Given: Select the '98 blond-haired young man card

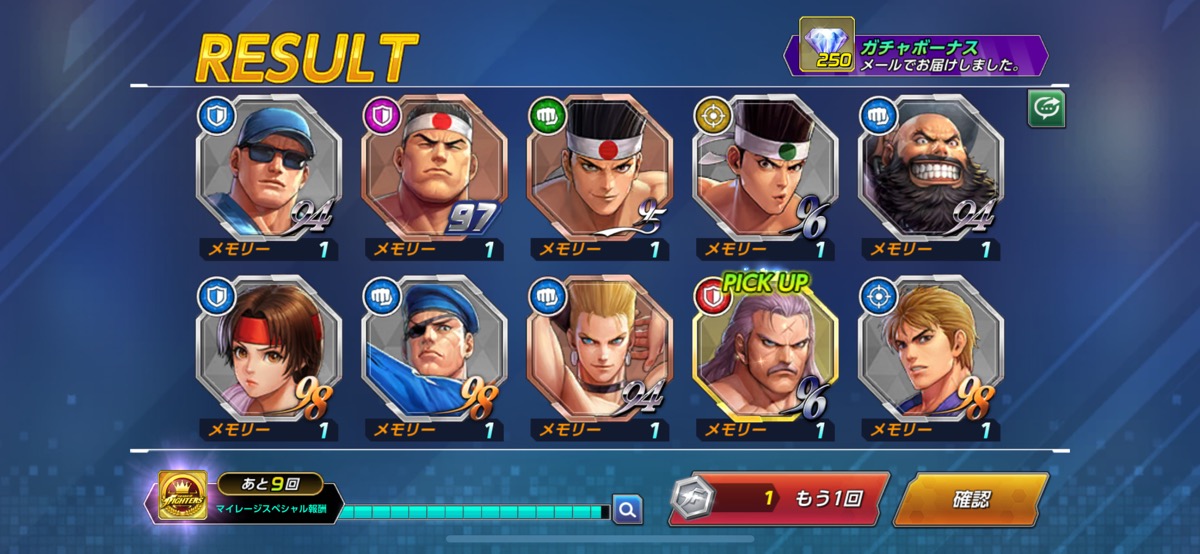Looking at the screenshot, I should (x=930, y=348).
